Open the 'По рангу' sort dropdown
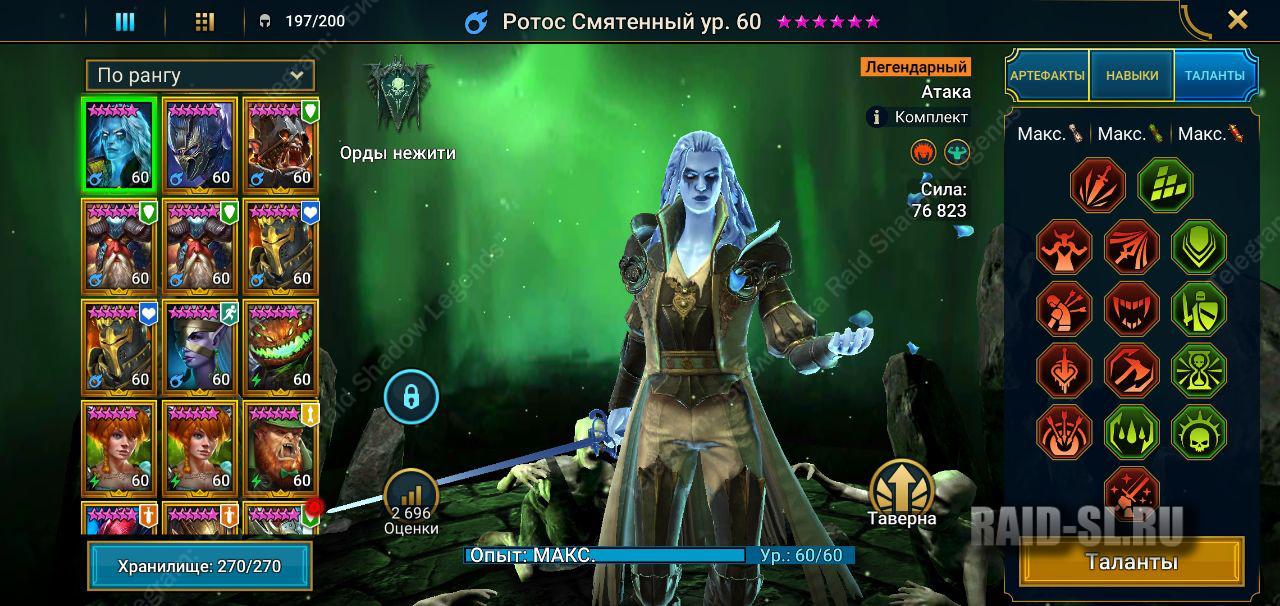 [200, 75]
